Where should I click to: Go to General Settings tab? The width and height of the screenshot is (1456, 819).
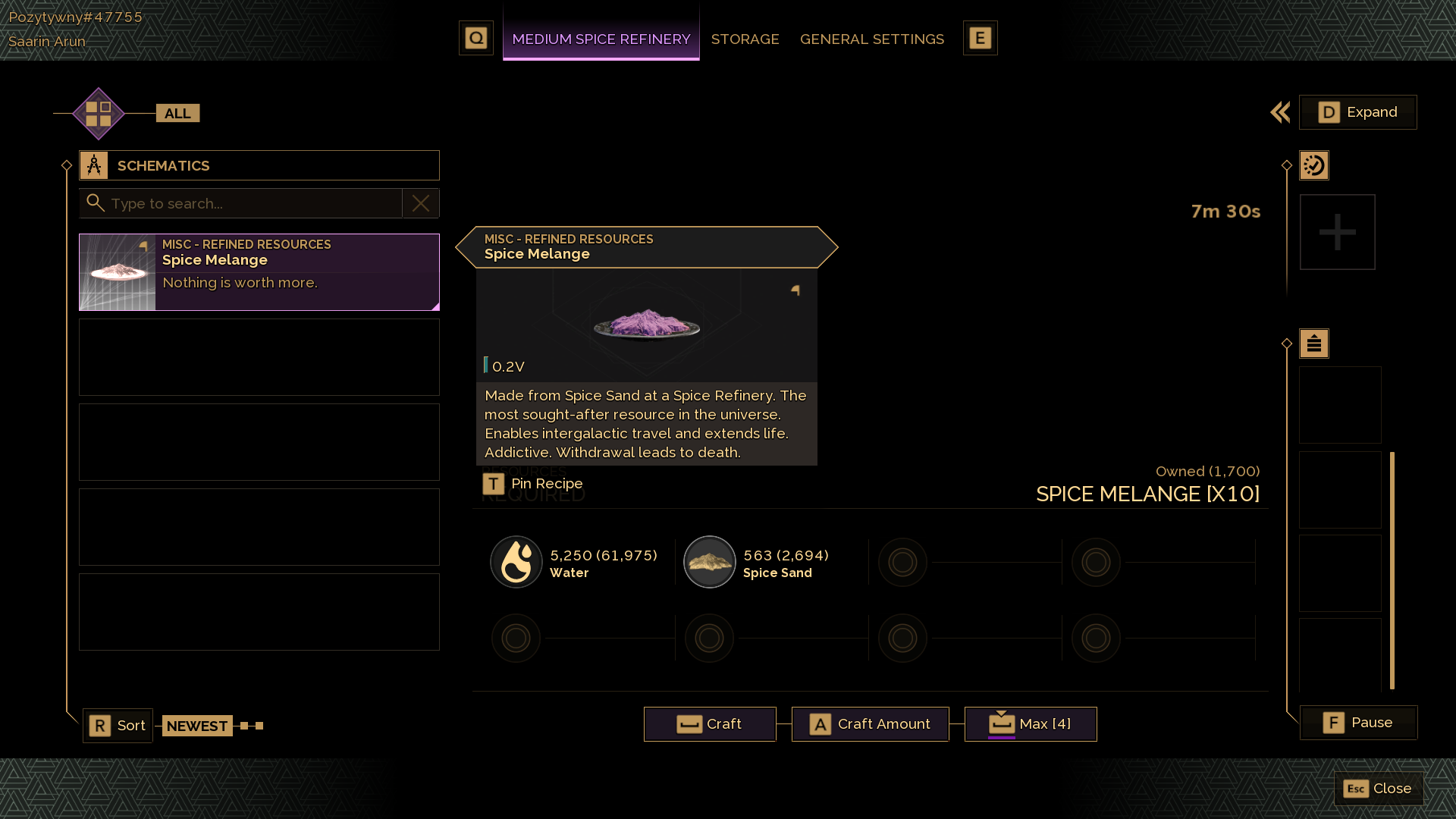[x=871, y=39]
